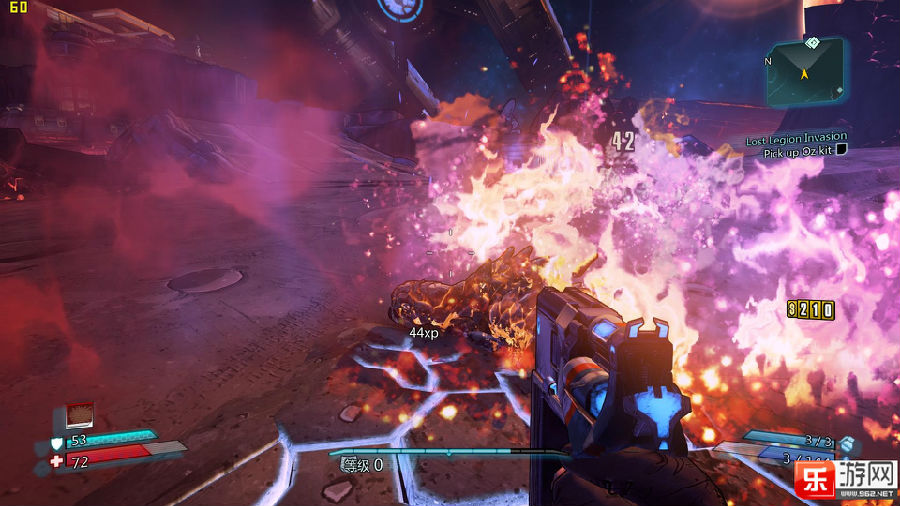Select the white shield icon
The image size is (900, 506).
[x=57, y=443]
